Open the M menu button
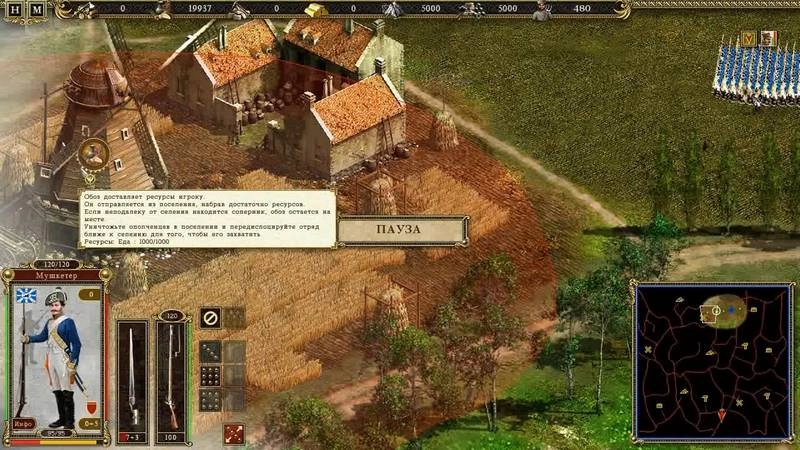The width and height of the screenshot is (800, 450). (x=37, y=11)
